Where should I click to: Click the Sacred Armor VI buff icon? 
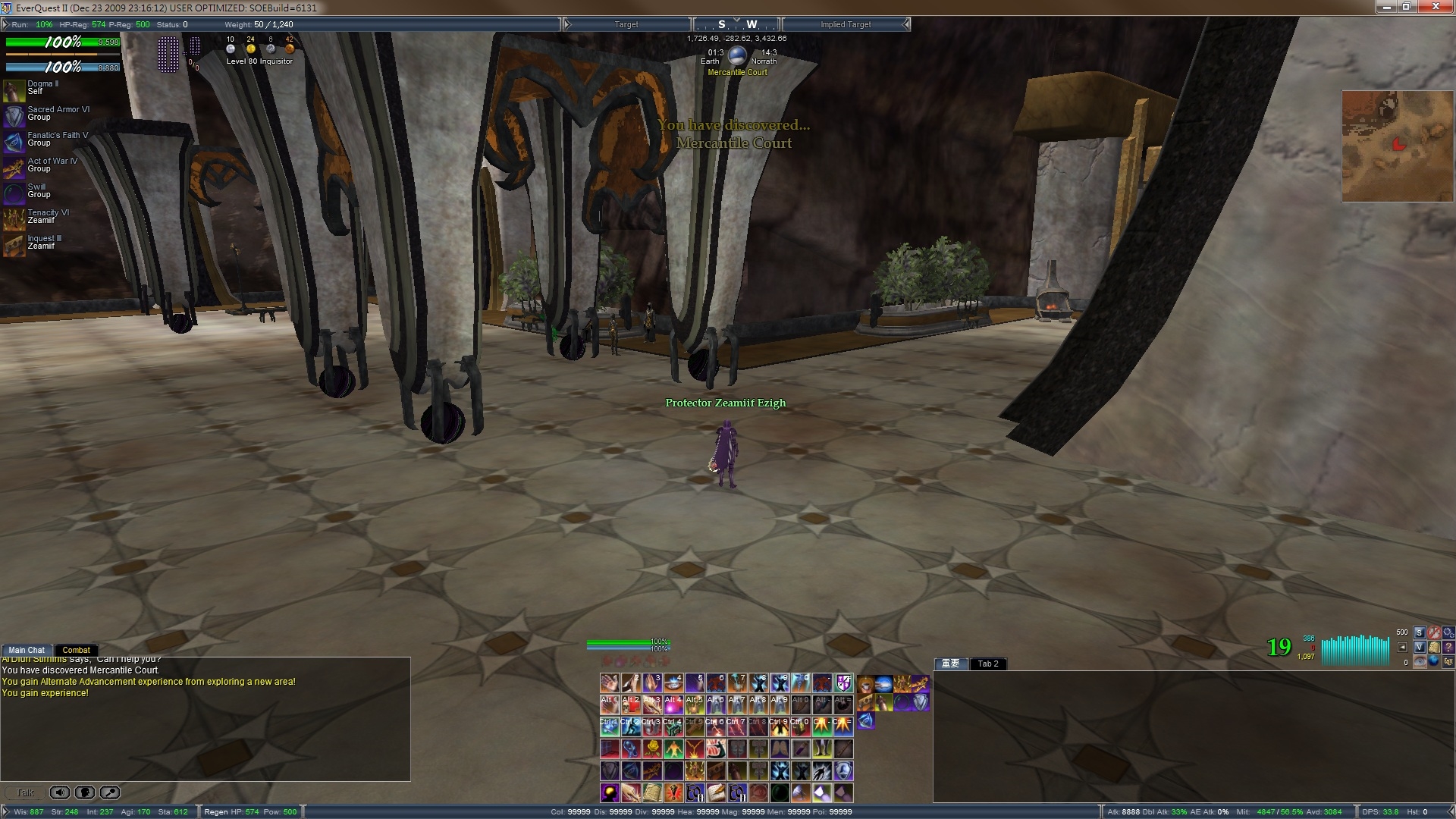pos(14,116)
